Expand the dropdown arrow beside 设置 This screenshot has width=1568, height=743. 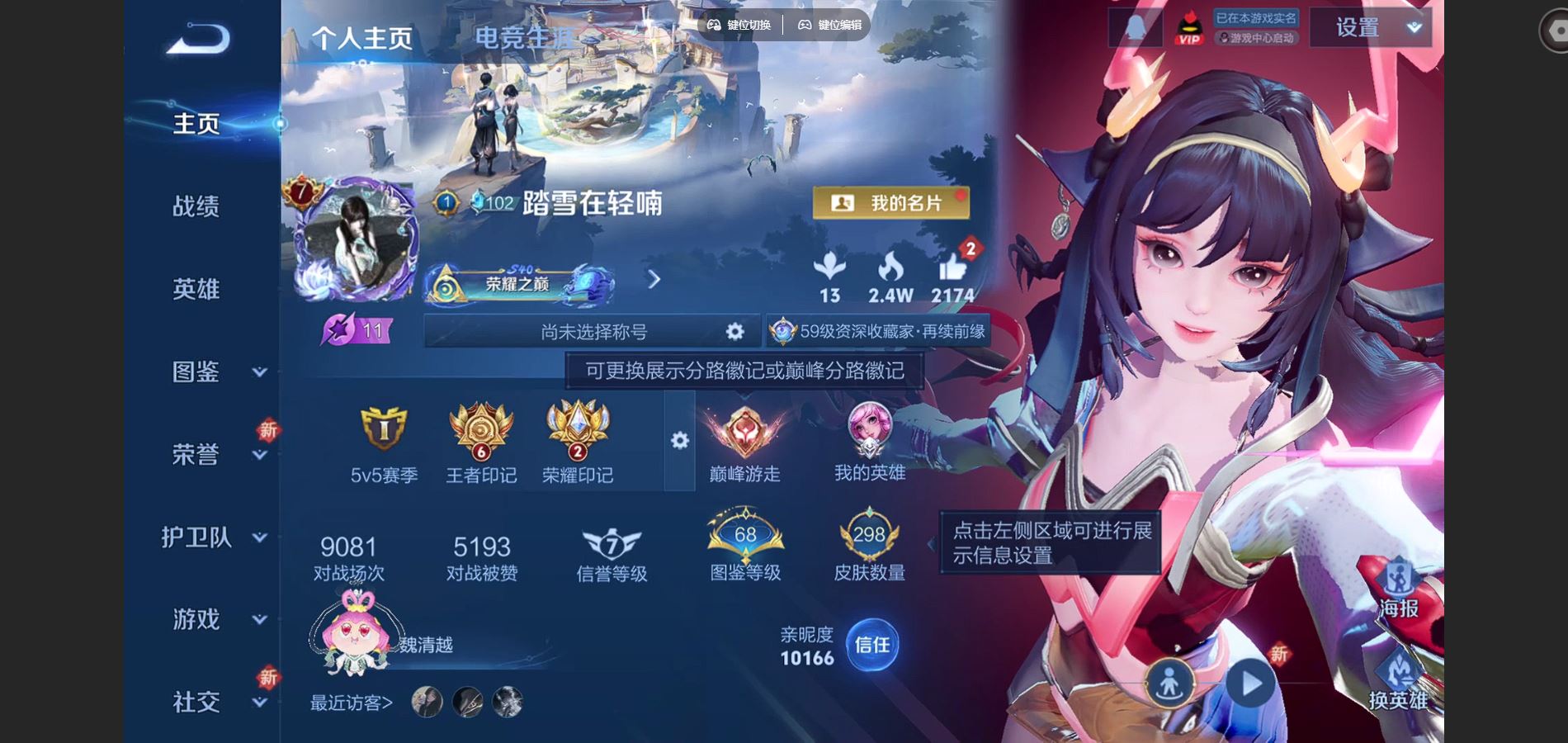(1413, 26)
